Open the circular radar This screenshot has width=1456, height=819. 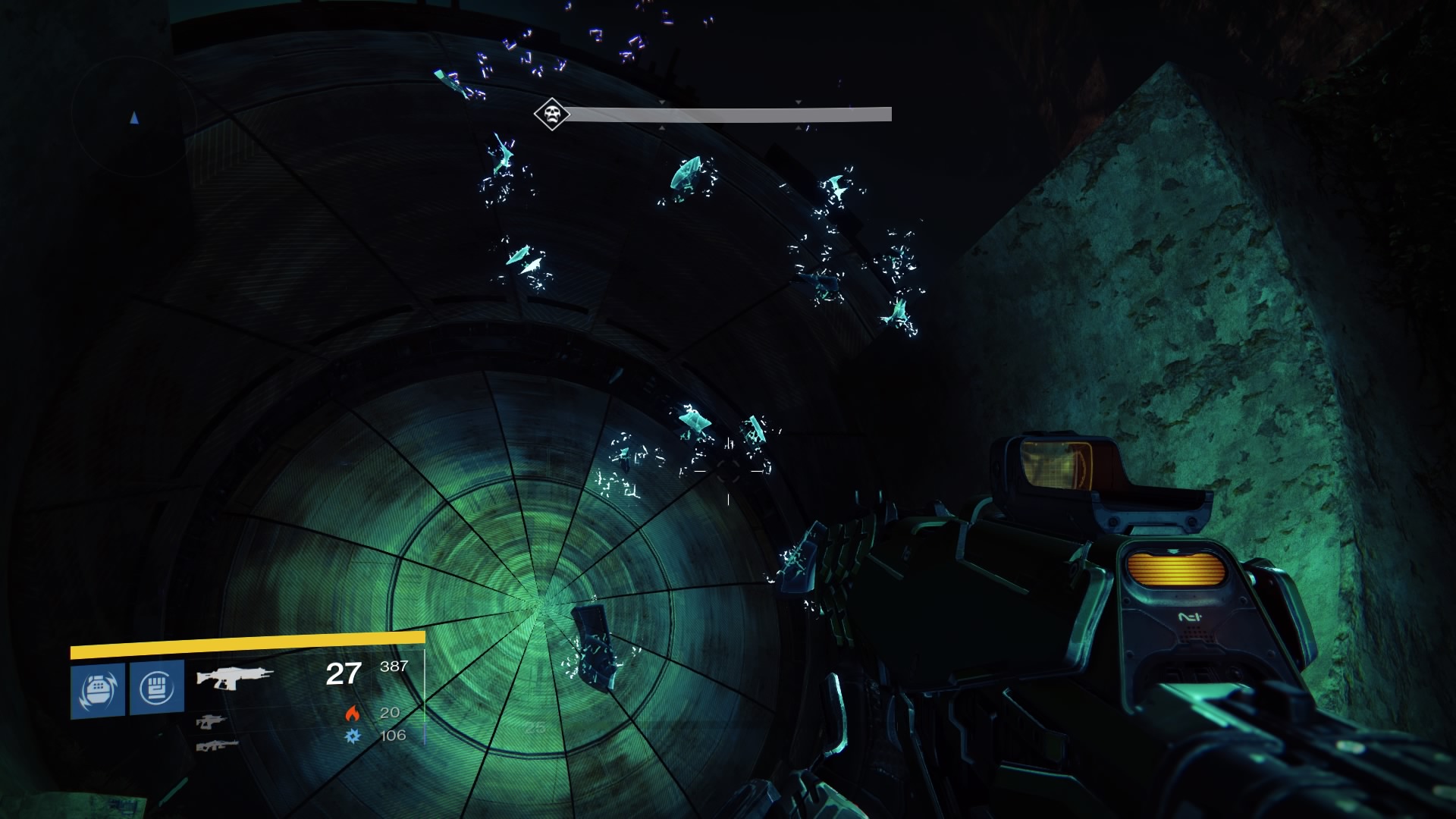click(134, 115)
